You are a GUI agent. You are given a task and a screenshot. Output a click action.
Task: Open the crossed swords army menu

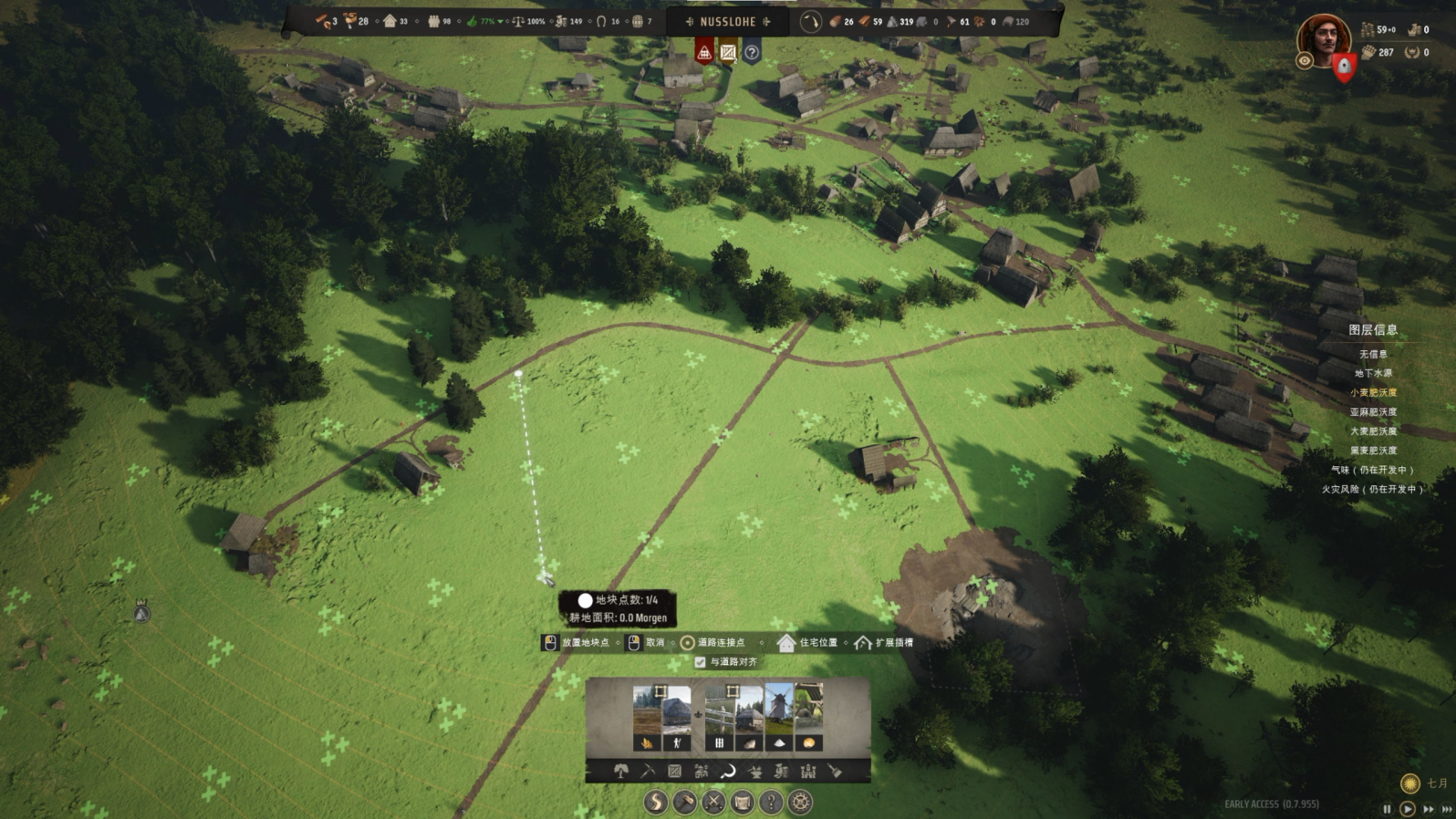point(713,803)
